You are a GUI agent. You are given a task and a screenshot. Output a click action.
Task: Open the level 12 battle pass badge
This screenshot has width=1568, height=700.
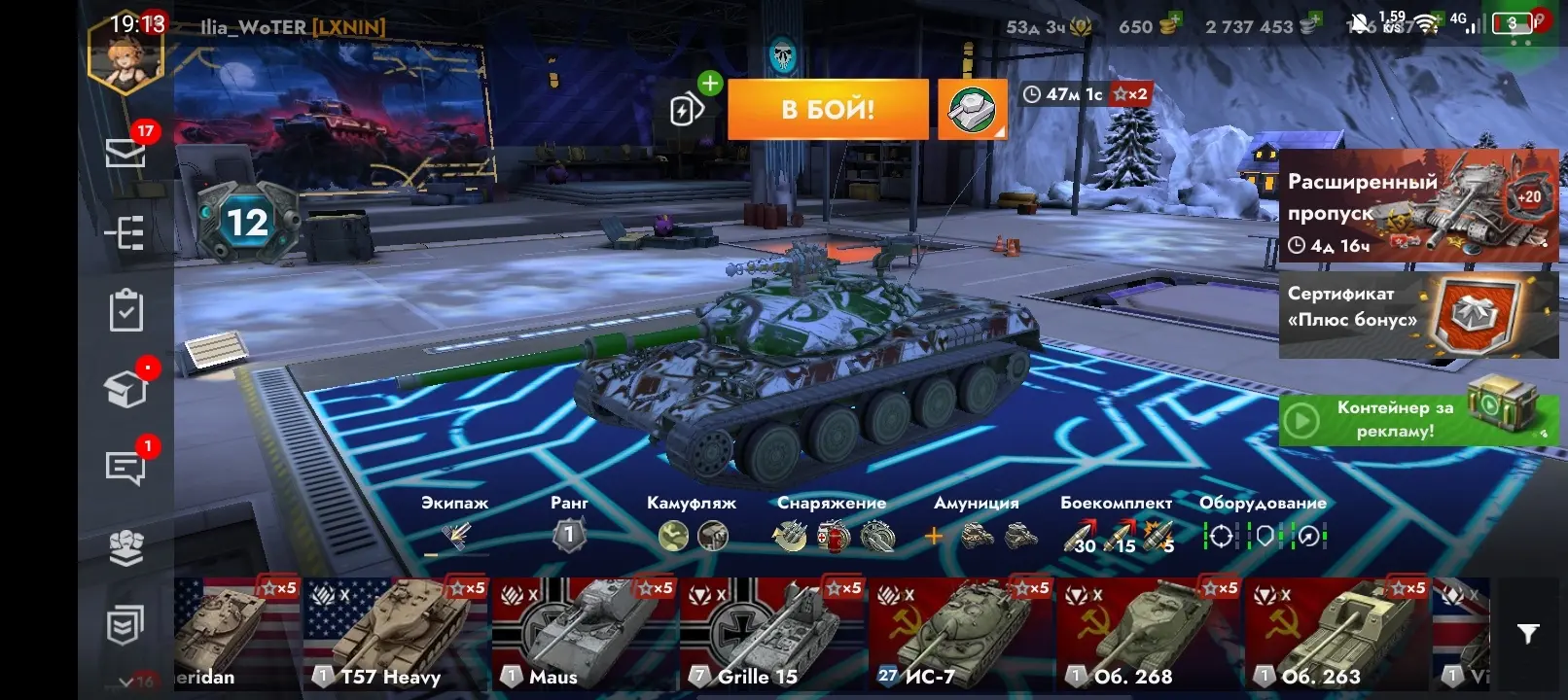247,224
